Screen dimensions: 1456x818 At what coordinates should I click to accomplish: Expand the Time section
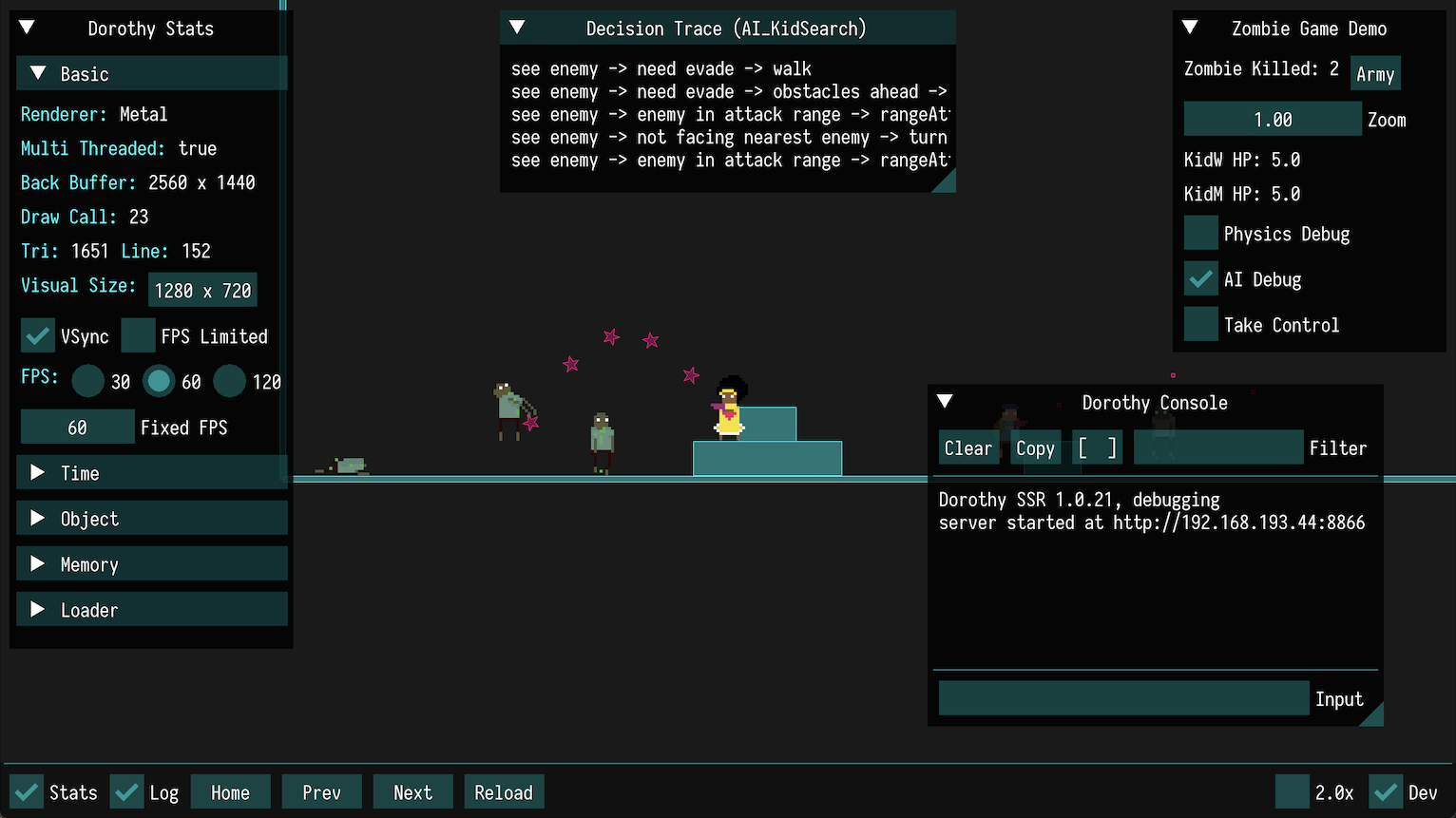[152, 473]
